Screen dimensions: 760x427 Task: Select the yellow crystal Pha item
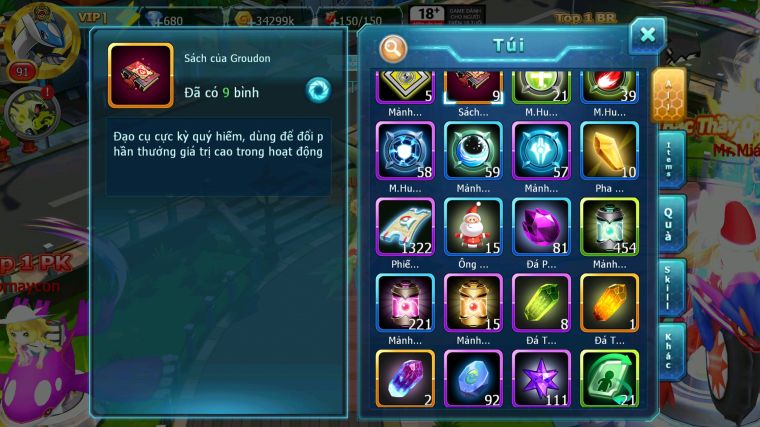coord(609,150)
